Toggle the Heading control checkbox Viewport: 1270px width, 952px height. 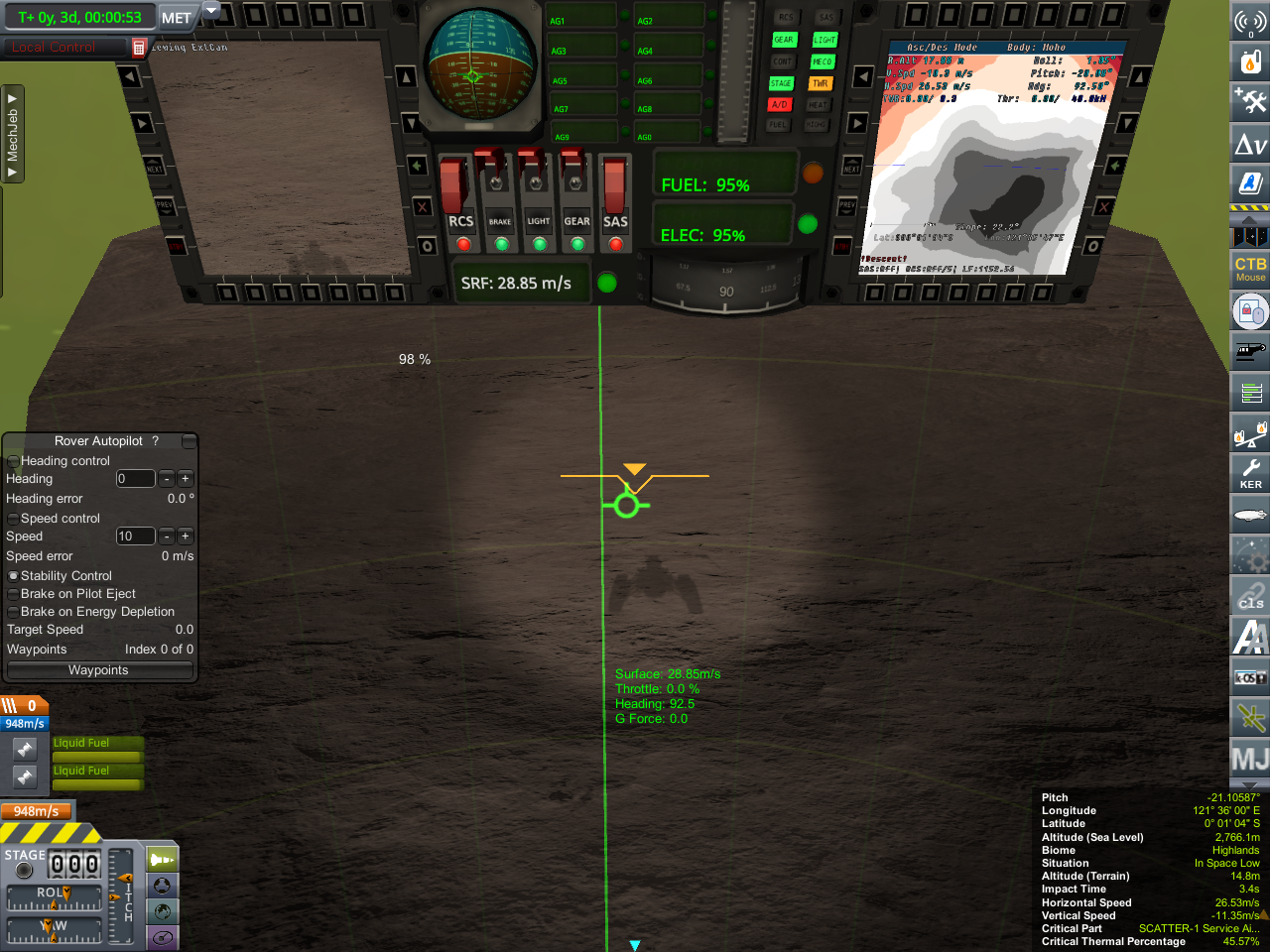point(14,461)
